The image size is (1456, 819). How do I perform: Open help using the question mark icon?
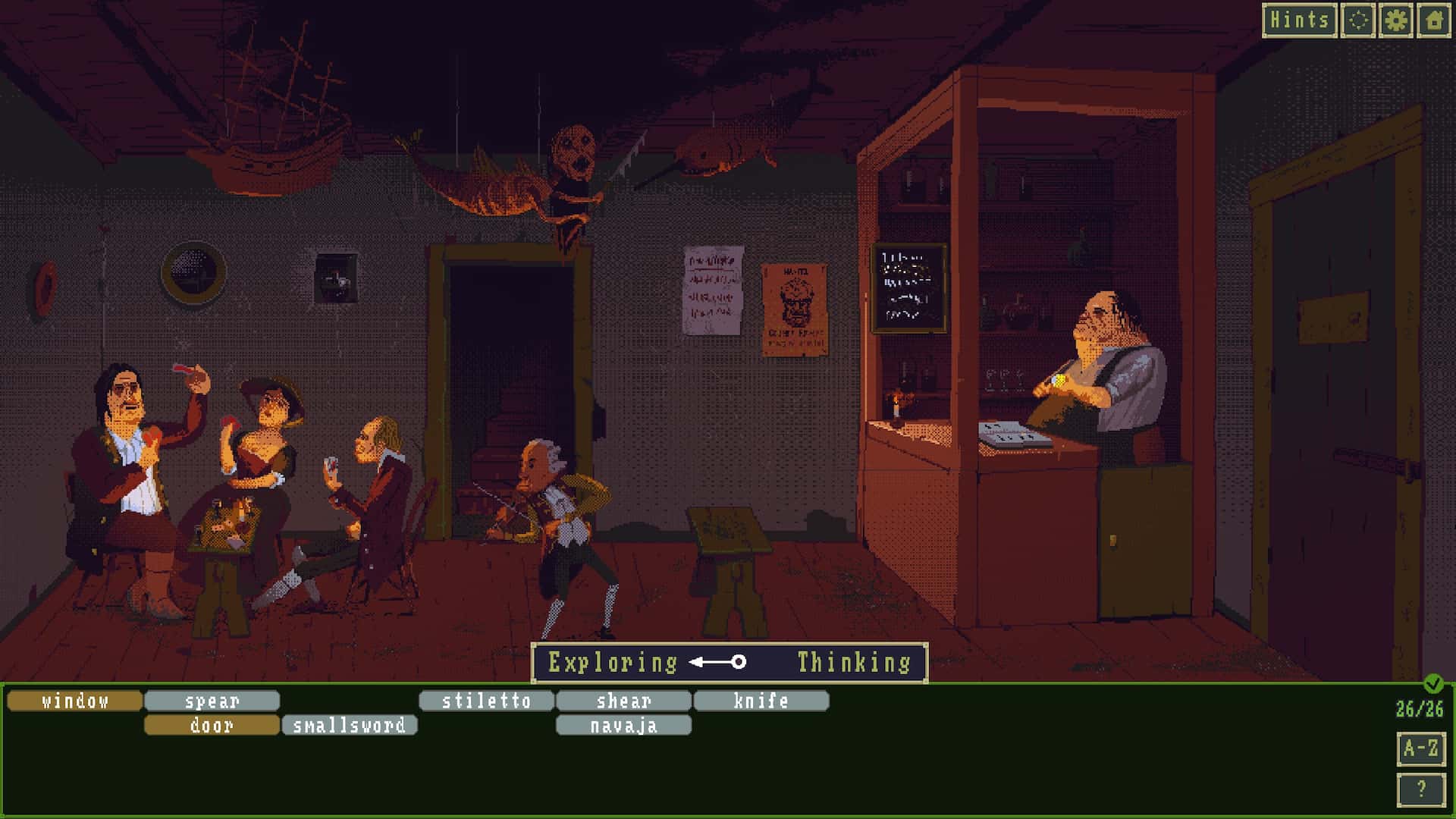coord(1420,791)
